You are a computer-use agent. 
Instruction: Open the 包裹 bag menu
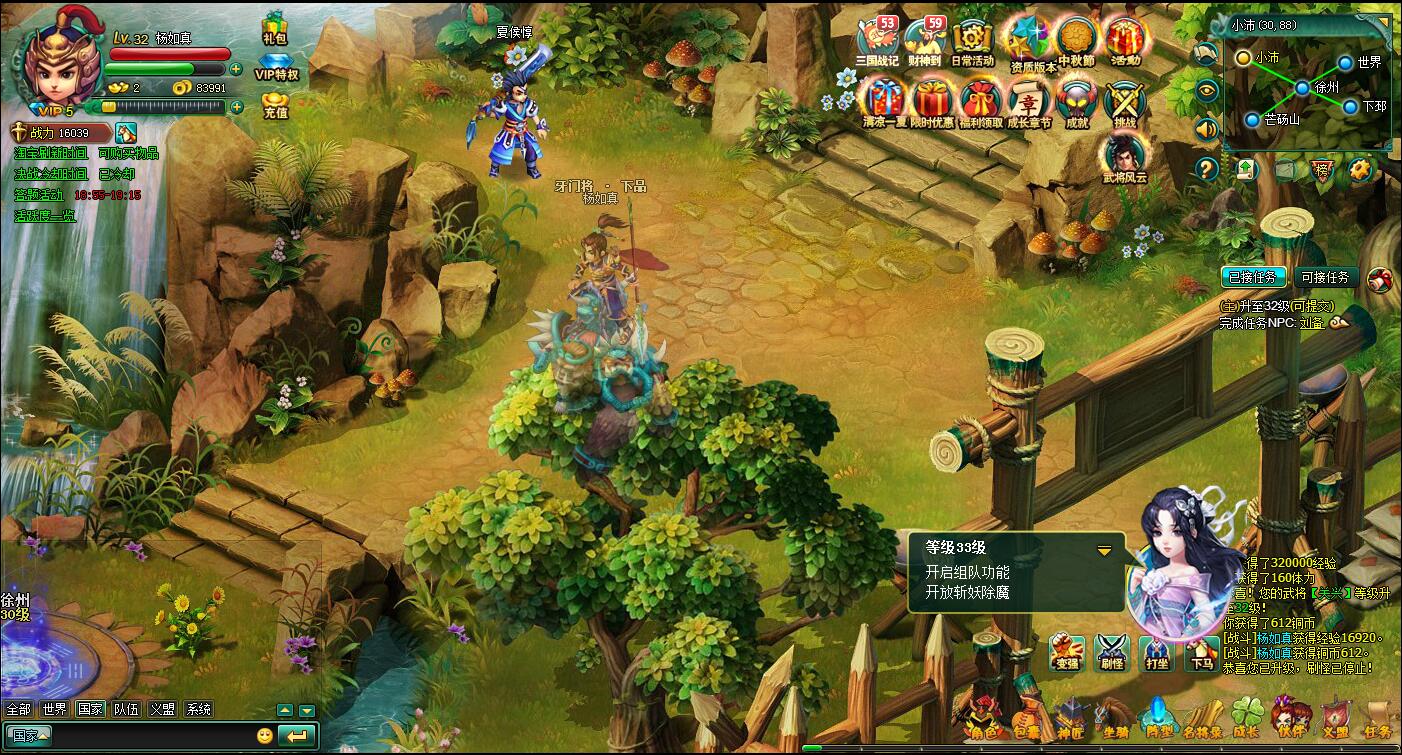pyautogui.click(x=1025, y=717)
